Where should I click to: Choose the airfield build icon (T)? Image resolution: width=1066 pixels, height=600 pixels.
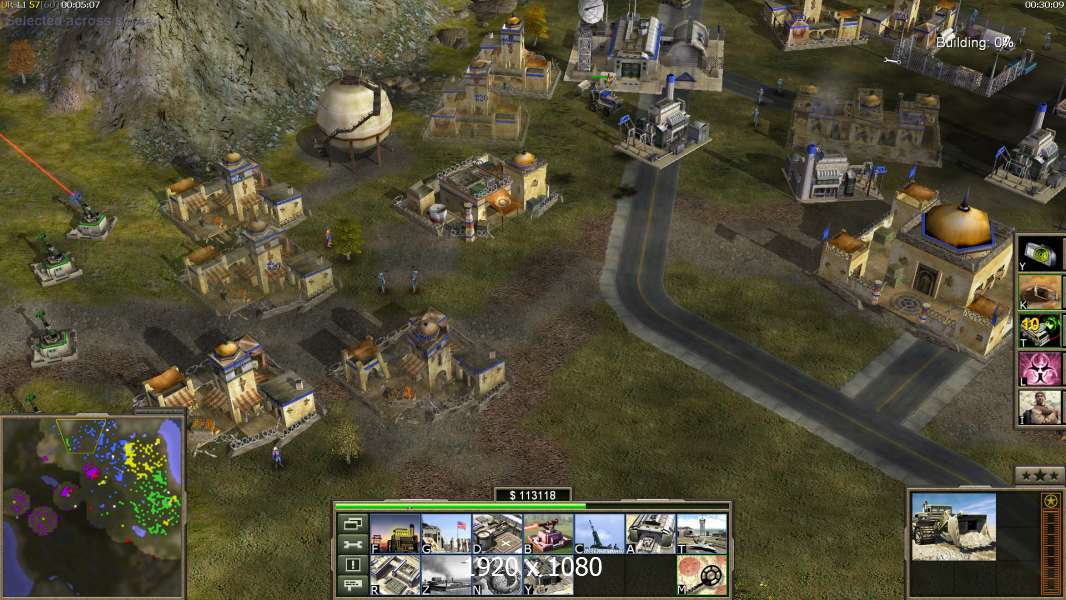pos(702,533)
